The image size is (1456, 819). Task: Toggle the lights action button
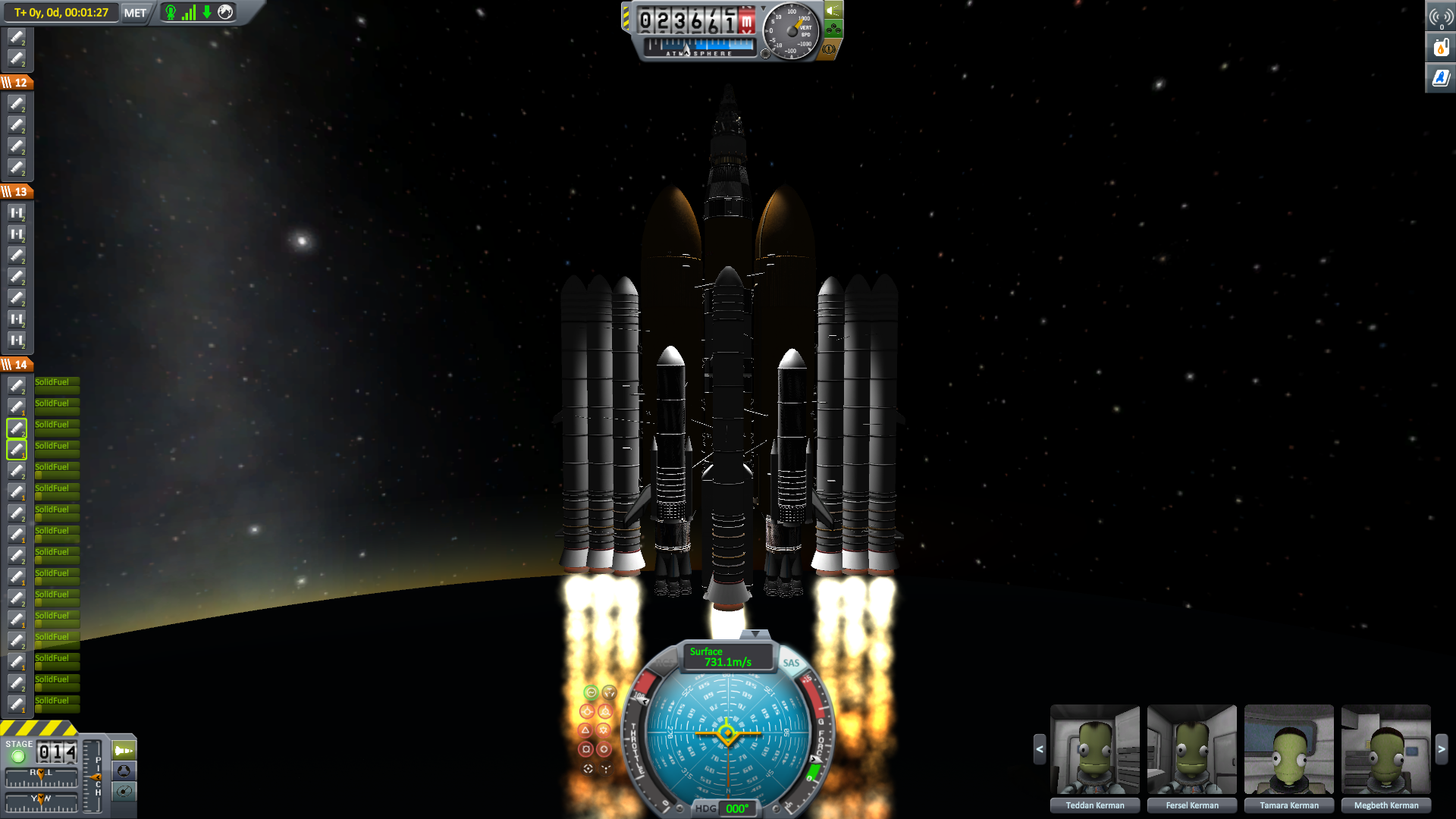pyautogui.click(x=833, y=11)
